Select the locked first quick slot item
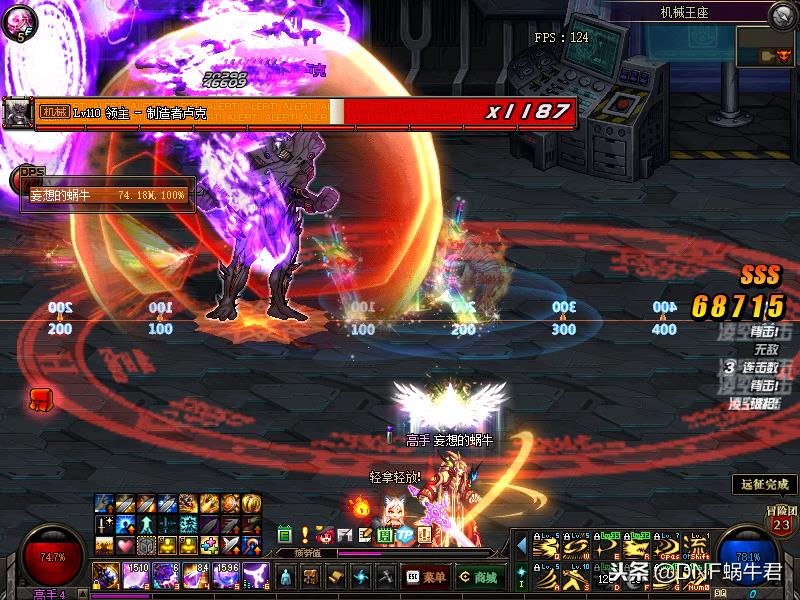800x600 pixels. [x=105, y=575]
